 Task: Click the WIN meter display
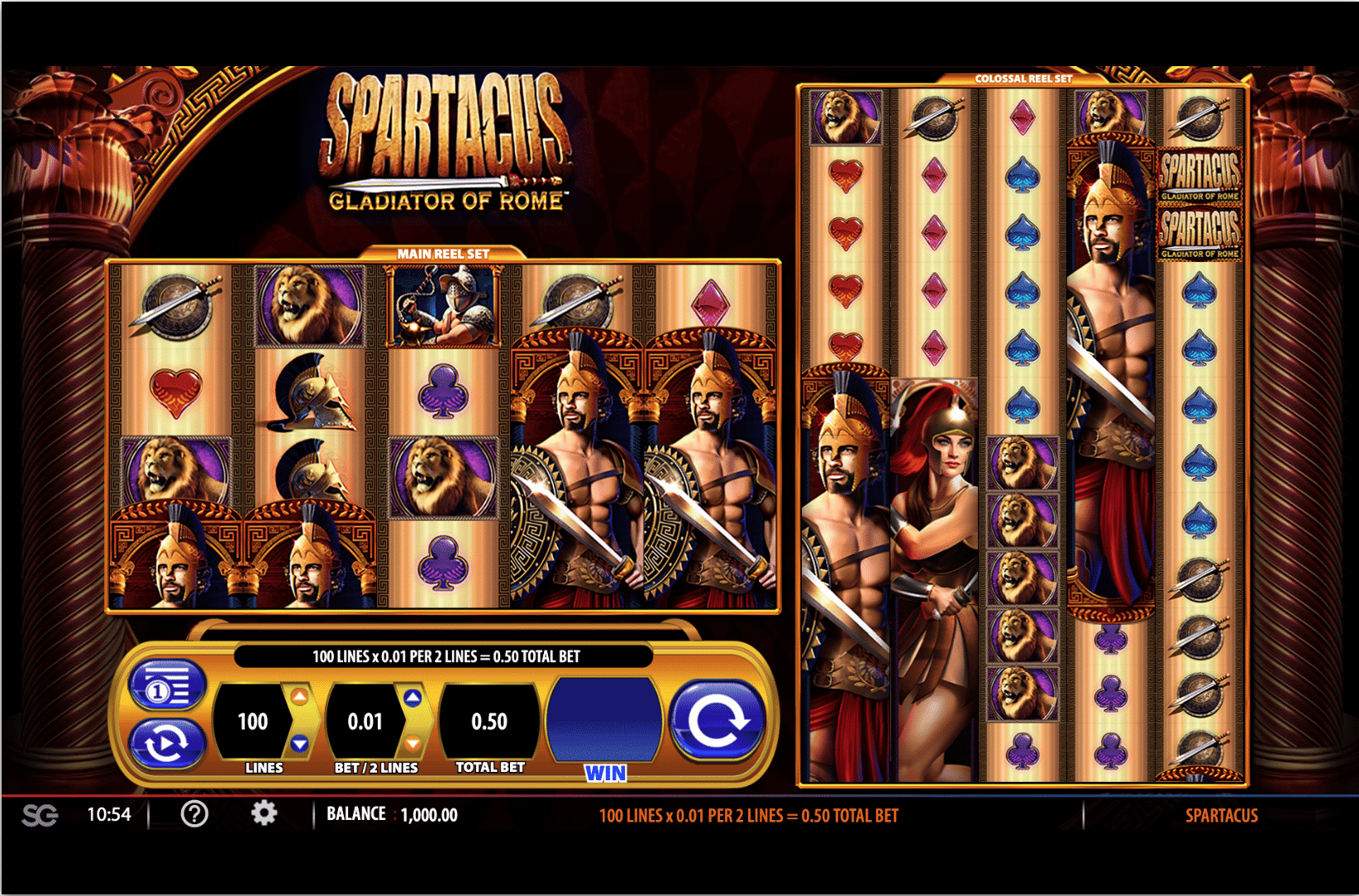point(606,721)
